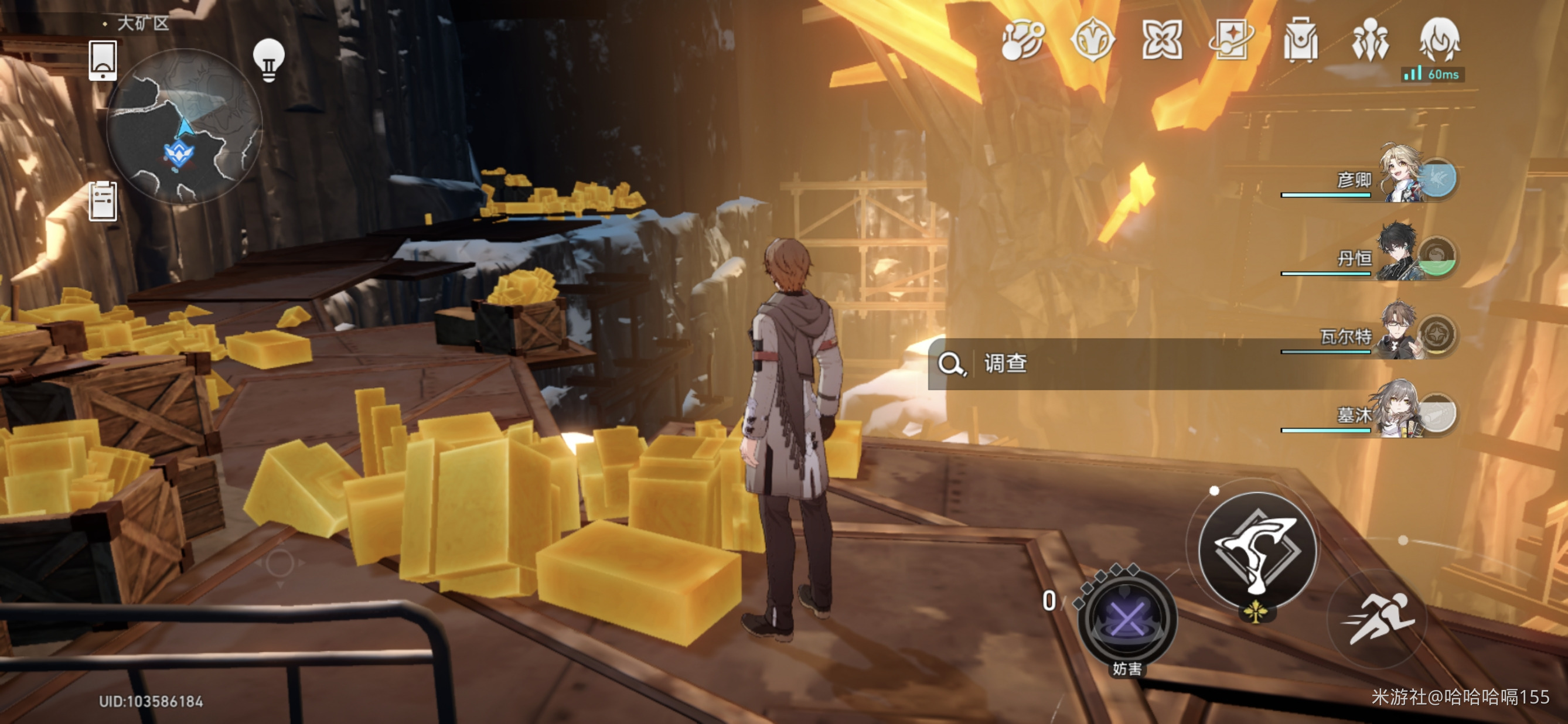Open the phone menu icon
Viewport: 1568px width, 724px height.
pyautogui.click(x=103, y=60)
